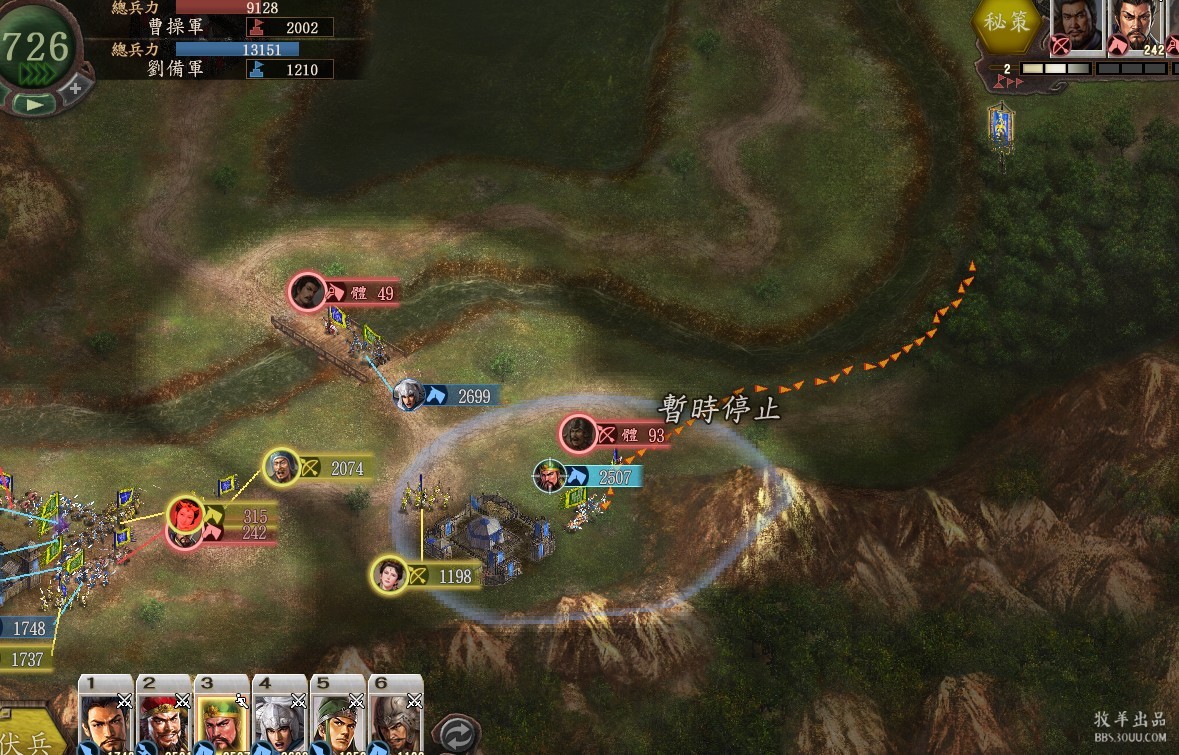Viewport: 1179px width, 755px height.
Task: Pick officer card 4 with silver helmet
Action: 280,716
